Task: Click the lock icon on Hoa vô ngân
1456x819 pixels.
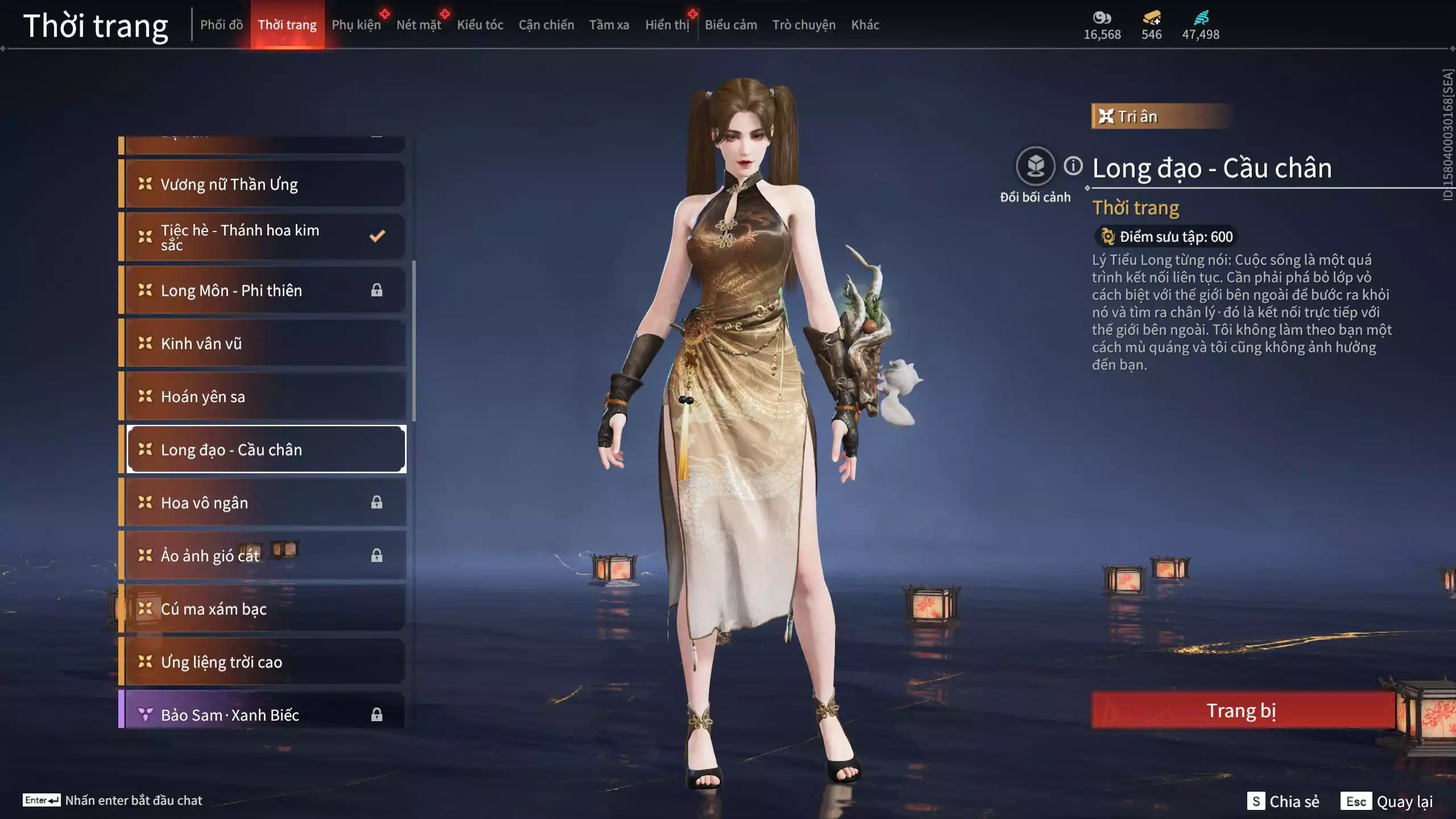Action: 377,502
